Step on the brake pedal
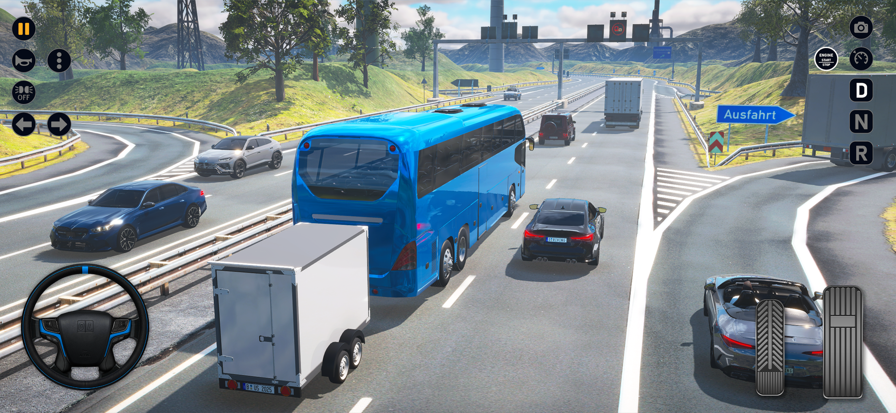Image resolution: width=896 pixels, height=413 pixels. (x=770, y=347)
